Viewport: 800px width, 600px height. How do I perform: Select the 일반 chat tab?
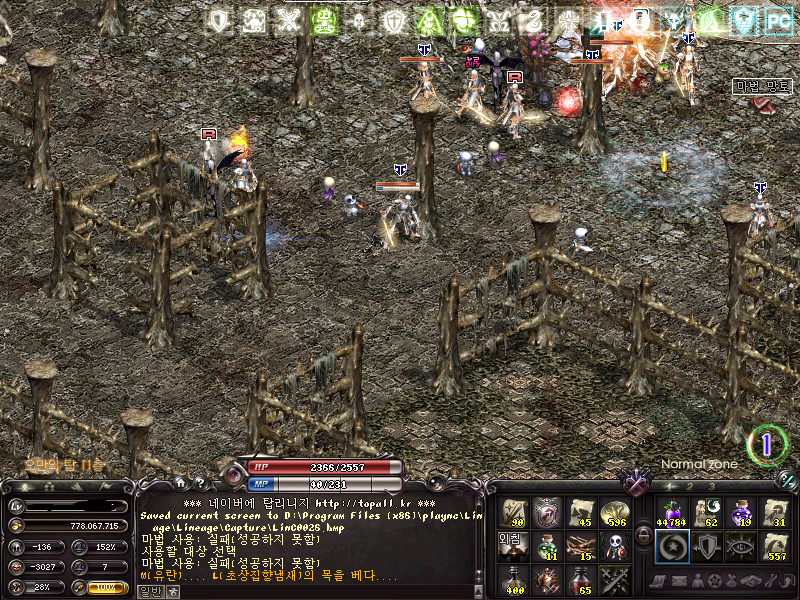point(149,591)
